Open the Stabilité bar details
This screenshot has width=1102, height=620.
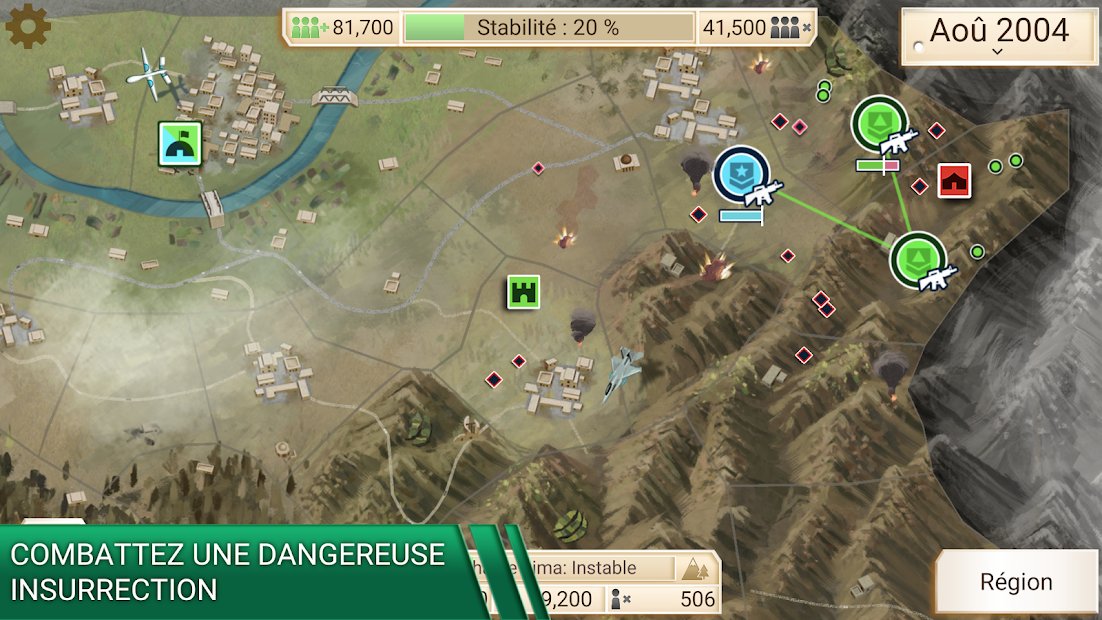click(x=548, y=27)
